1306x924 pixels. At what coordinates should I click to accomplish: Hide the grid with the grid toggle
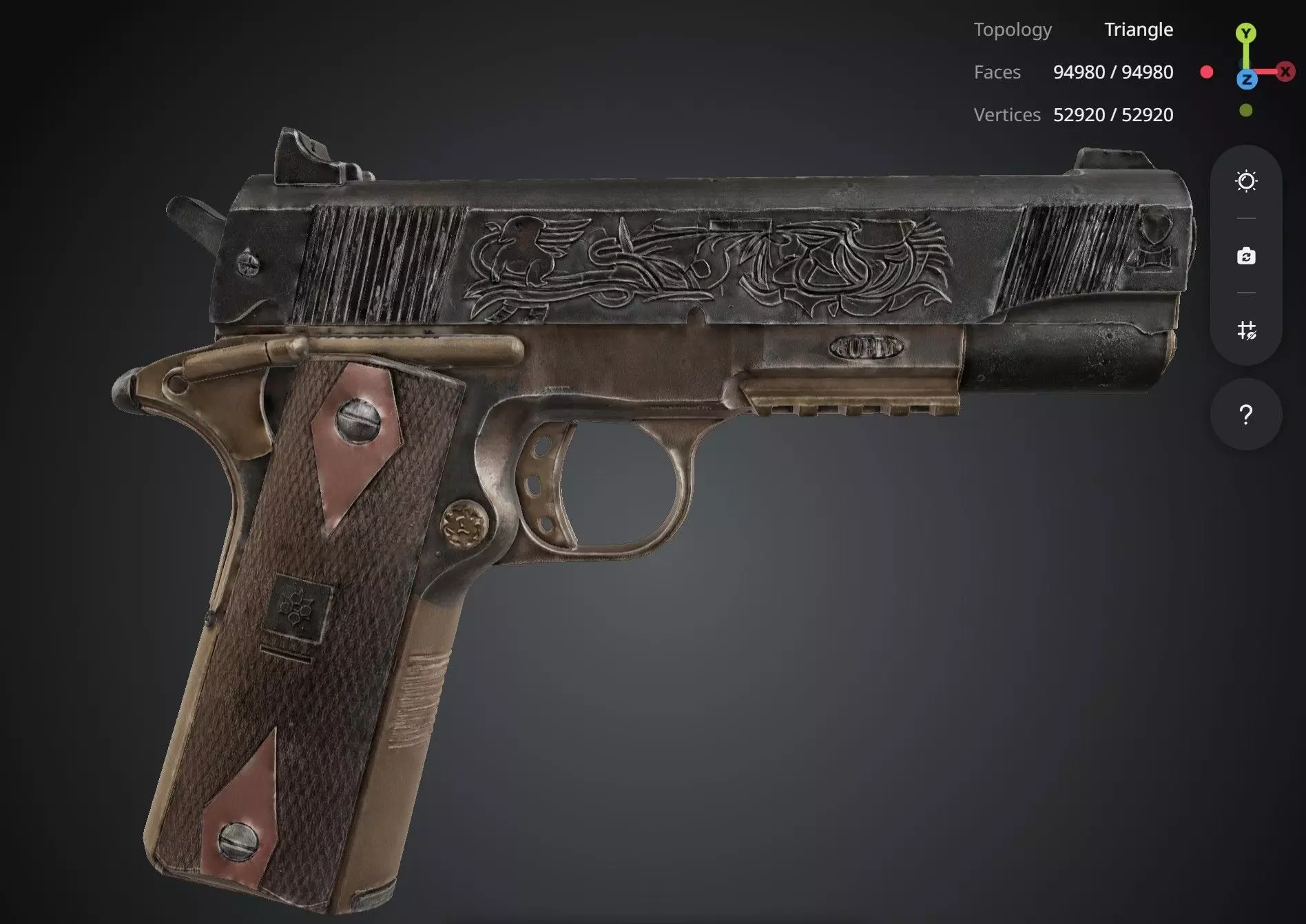click(x=1246, y=330)
